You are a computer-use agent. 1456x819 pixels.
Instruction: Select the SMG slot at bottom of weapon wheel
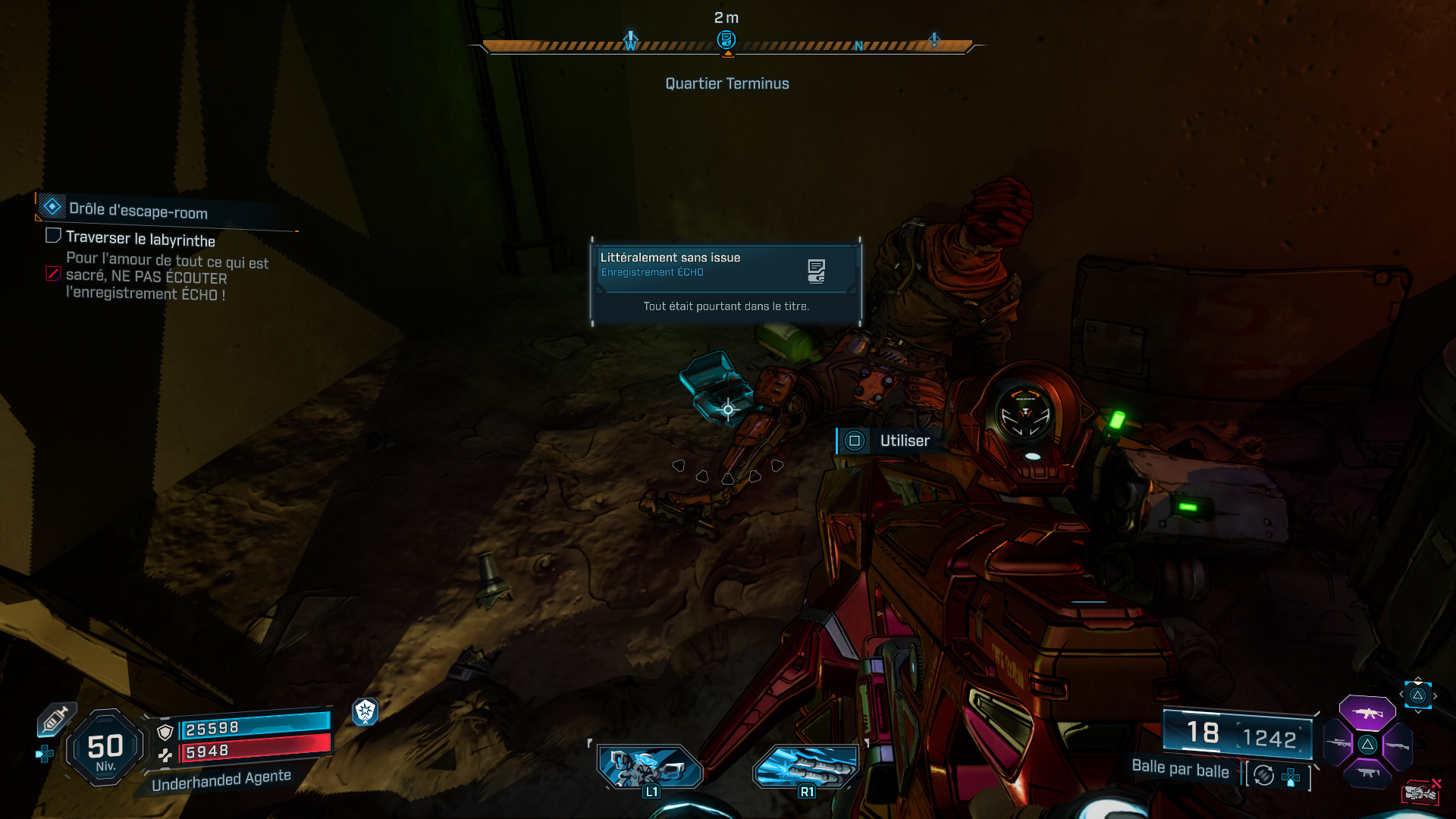1370,772
